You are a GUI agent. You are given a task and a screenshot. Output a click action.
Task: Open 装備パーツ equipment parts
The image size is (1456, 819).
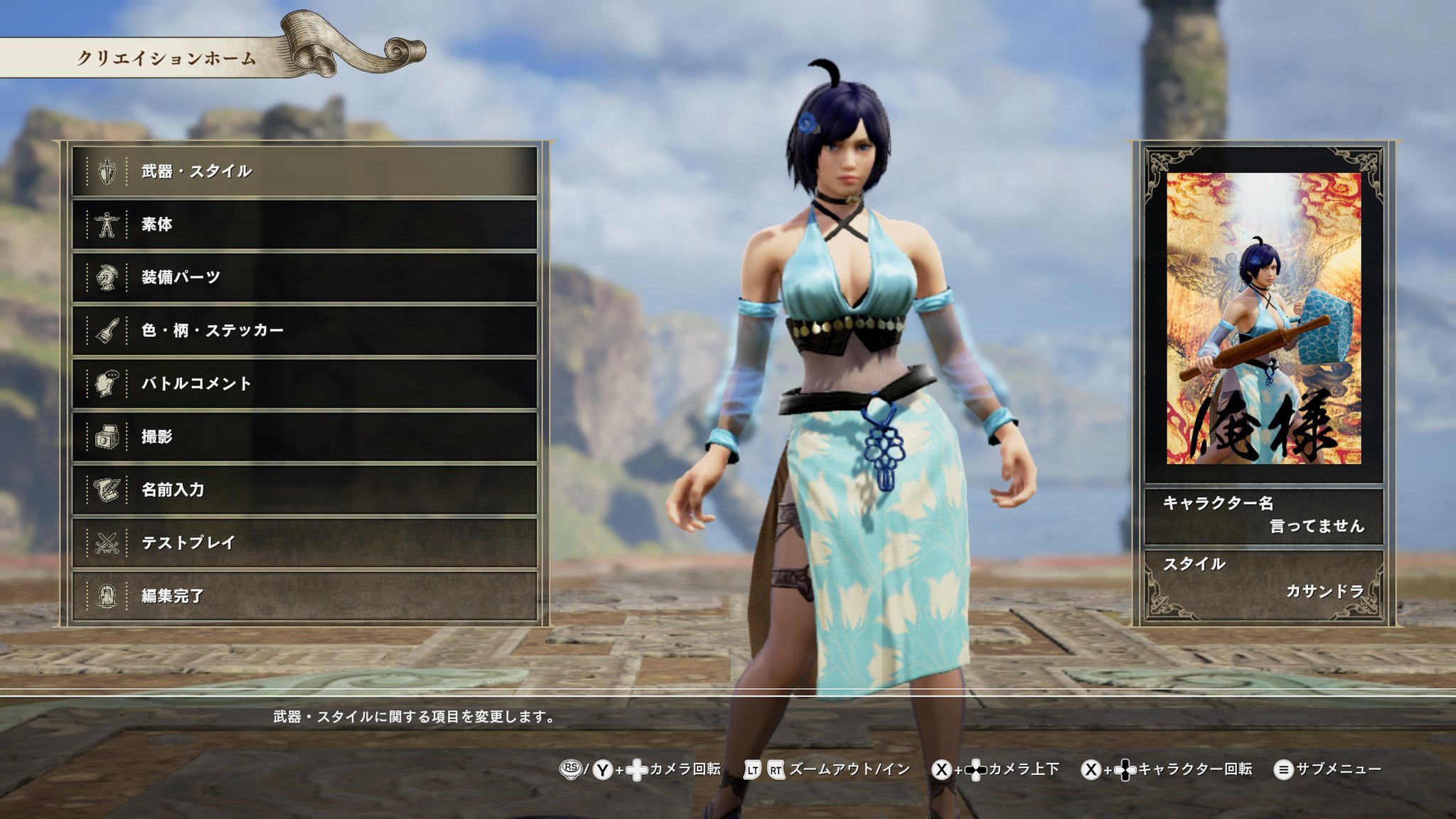[x=304, y=277]
